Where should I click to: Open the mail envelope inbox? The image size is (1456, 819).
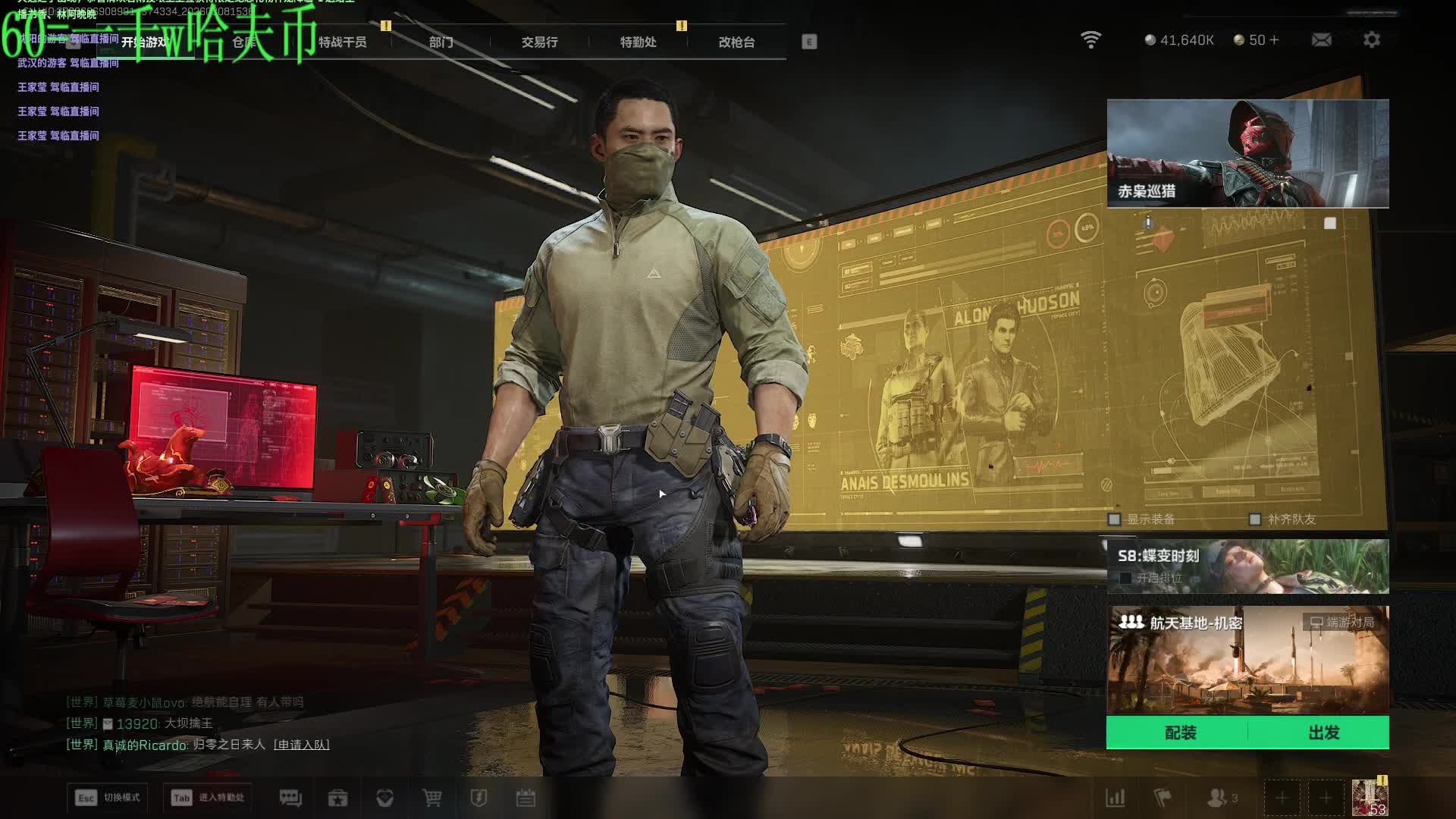(1321, 39)
